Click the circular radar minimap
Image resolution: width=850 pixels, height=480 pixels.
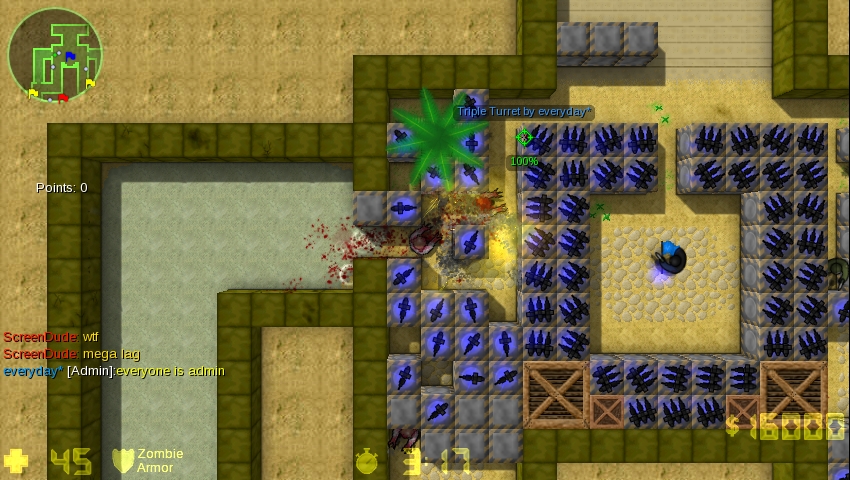pyautogui.click(x=56, y=55)
